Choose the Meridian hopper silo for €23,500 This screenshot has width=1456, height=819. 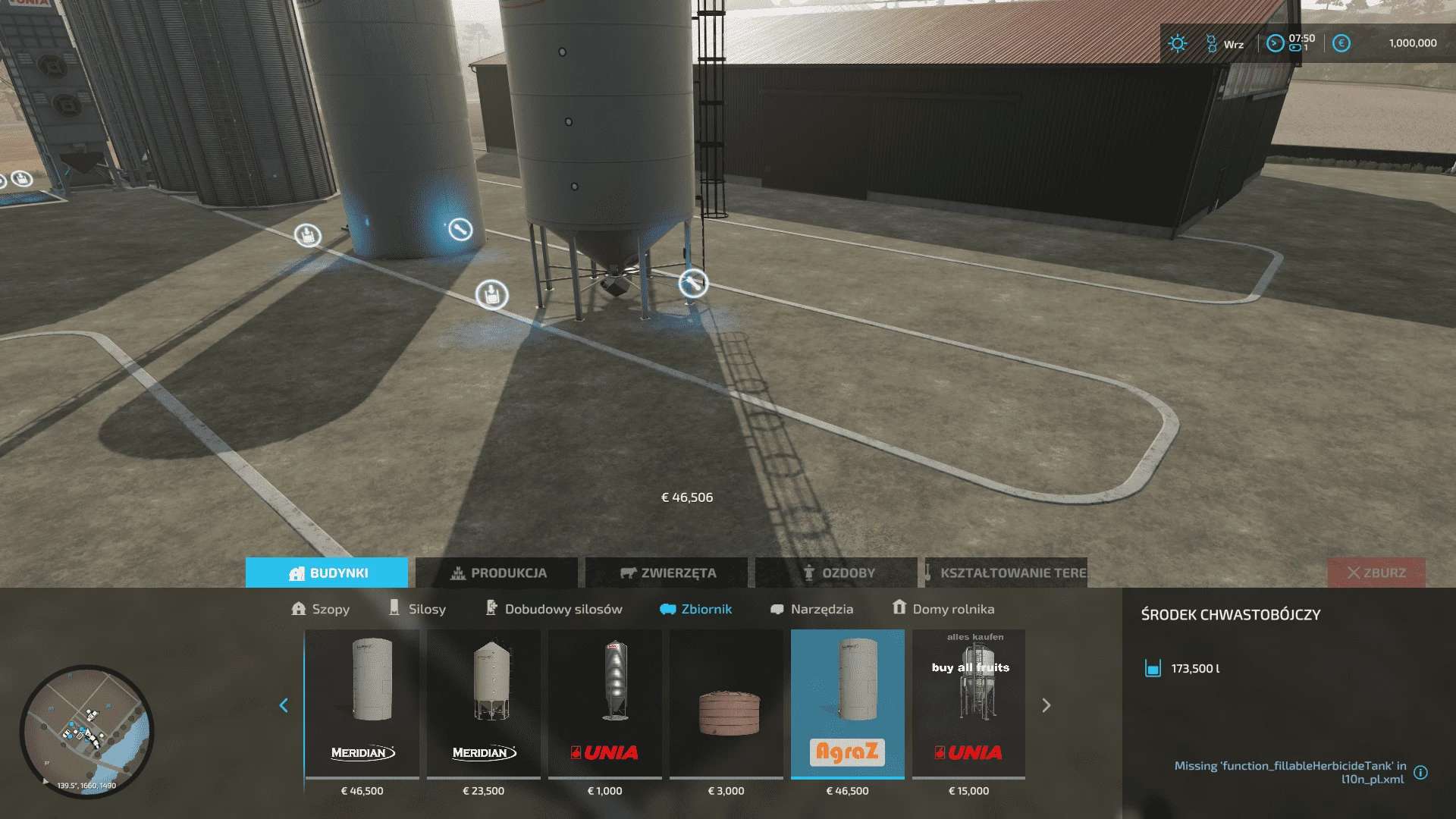(484, 704)
